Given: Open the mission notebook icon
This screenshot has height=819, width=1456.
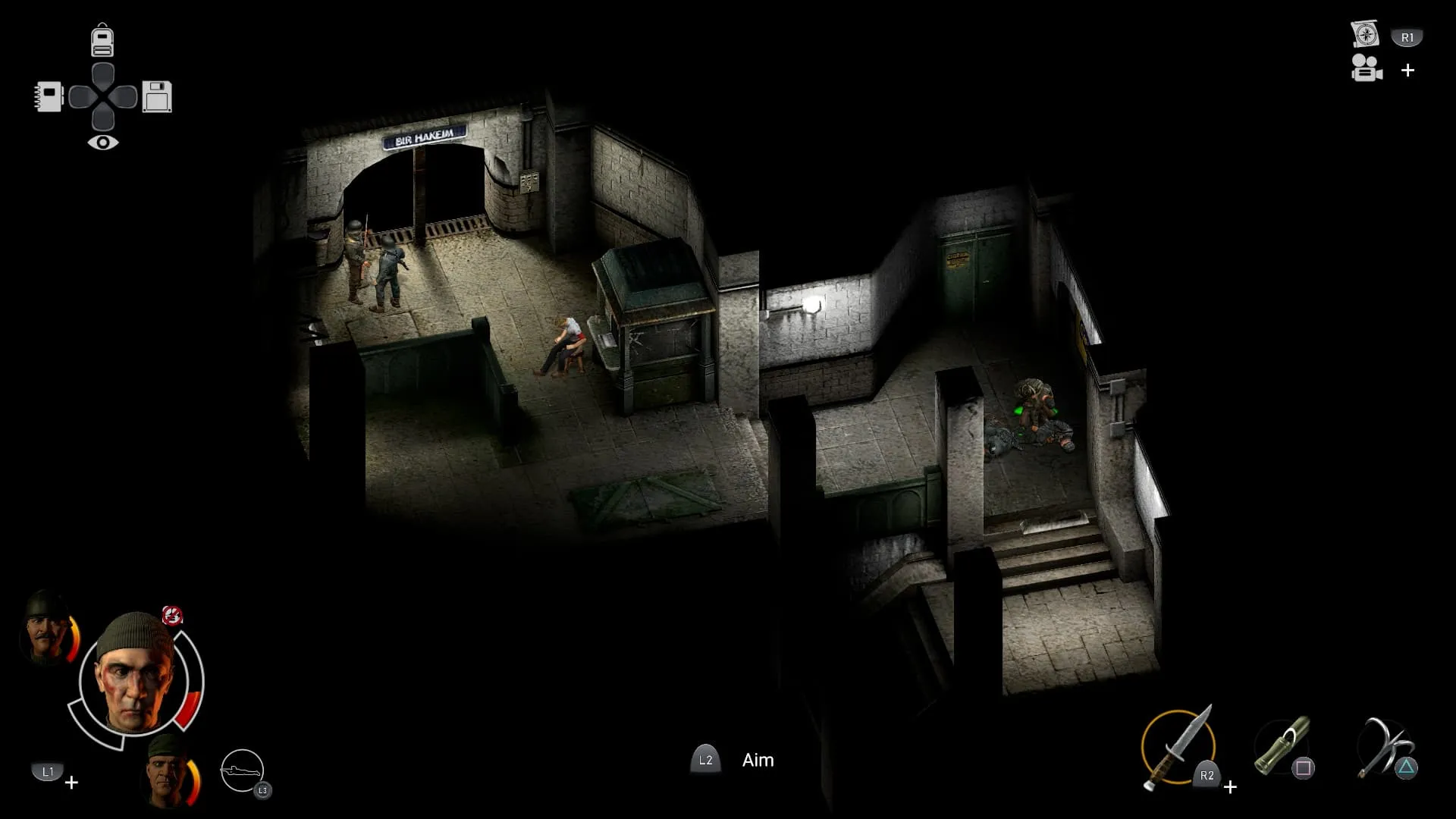Looking at the screenshot, I should pyautogui.click(x=47, y=96).
